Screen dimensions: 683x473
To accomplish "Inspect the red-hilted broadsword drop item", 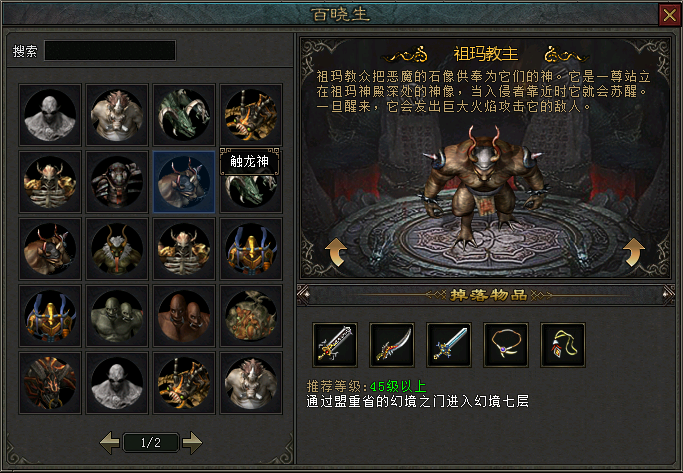I will click(335, 343).
